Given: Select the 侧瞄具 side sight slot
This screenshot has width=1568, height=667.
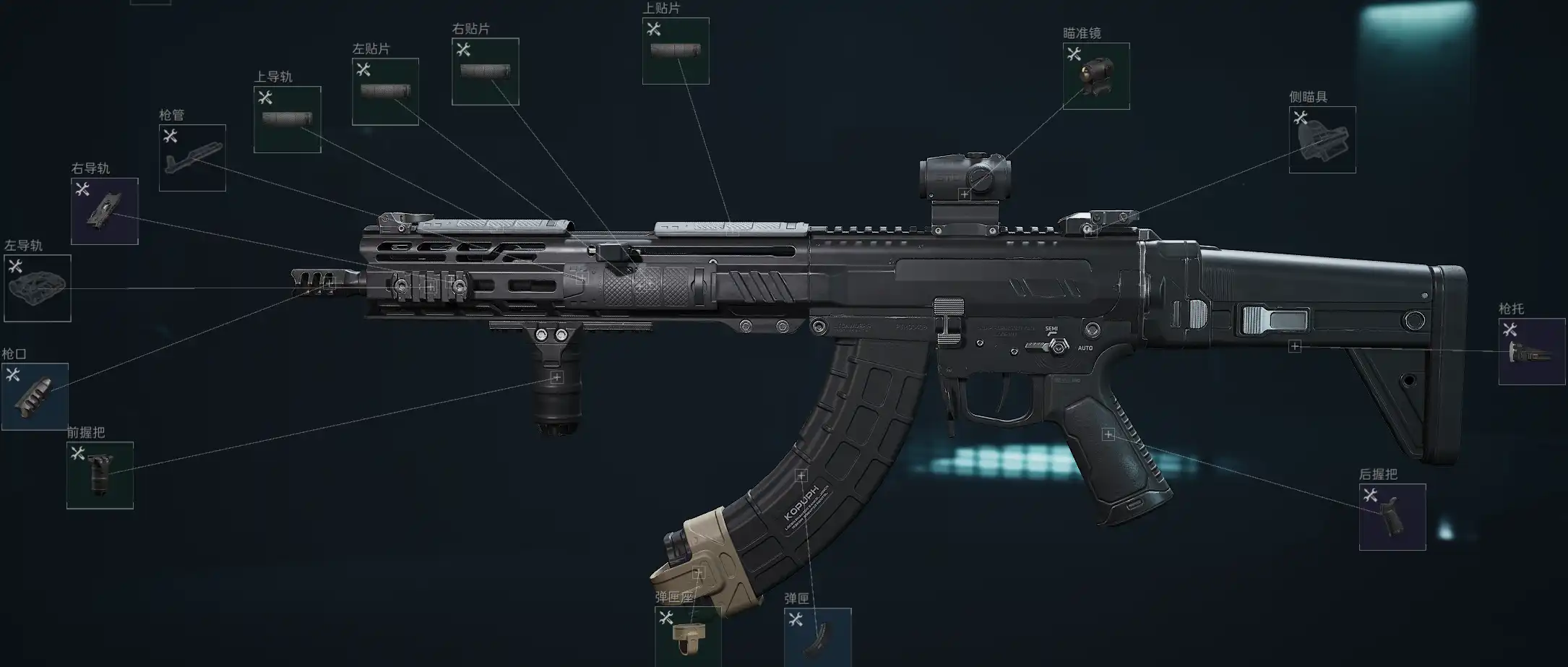Looking at the screenshot, I should pyautogui.click(x=1322, y=139).
